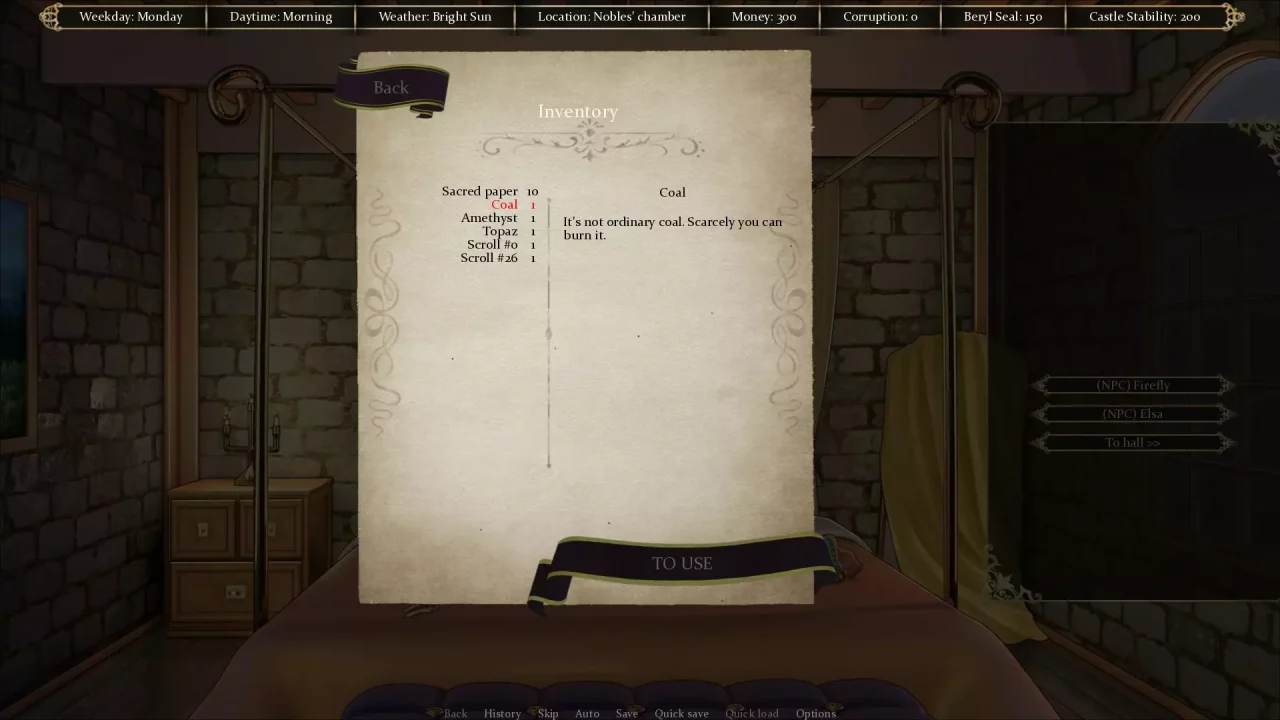
Task: Open the Save screen
Action: coord(626,713)
